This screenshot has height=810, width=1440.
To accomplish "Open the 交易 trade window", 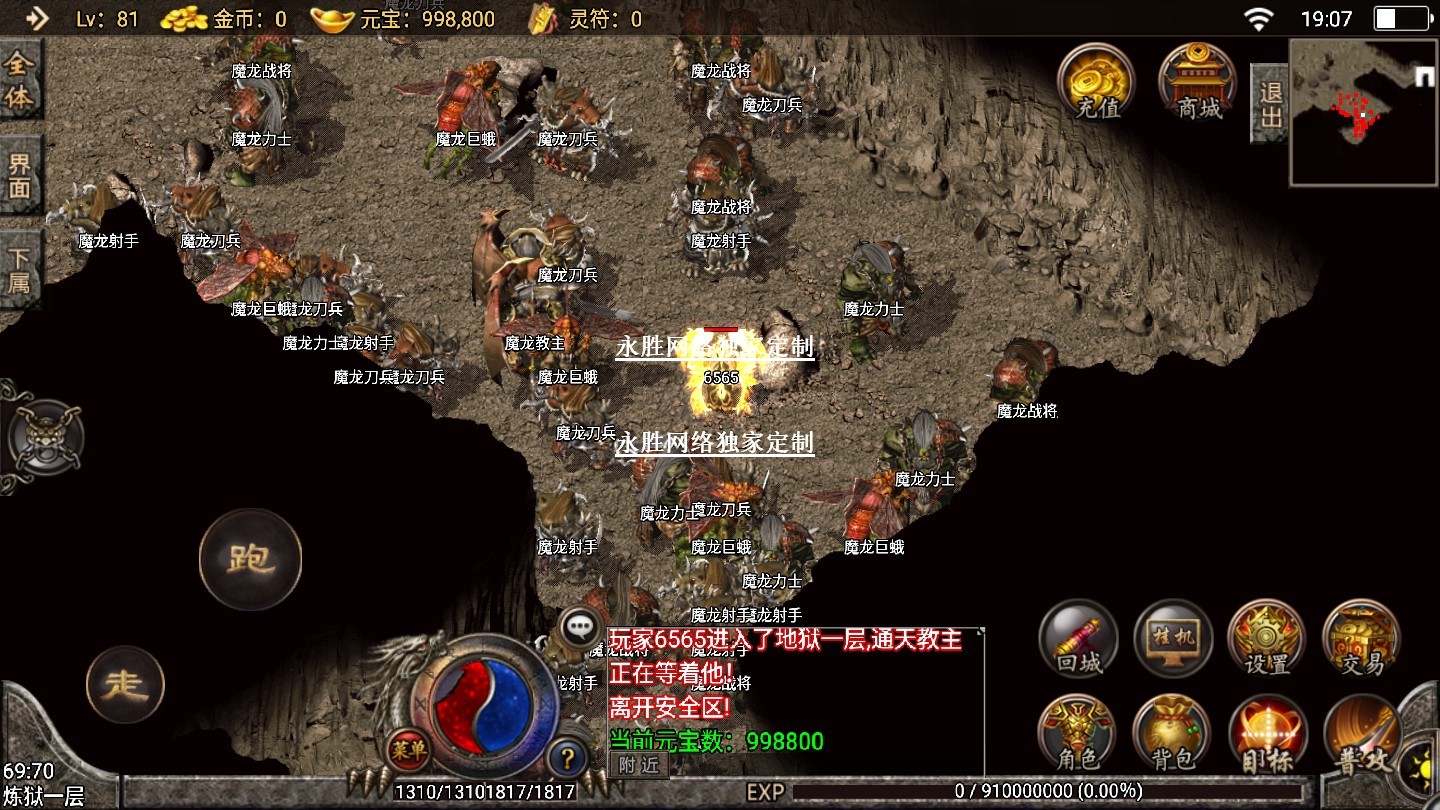I will pos(1361,640).
